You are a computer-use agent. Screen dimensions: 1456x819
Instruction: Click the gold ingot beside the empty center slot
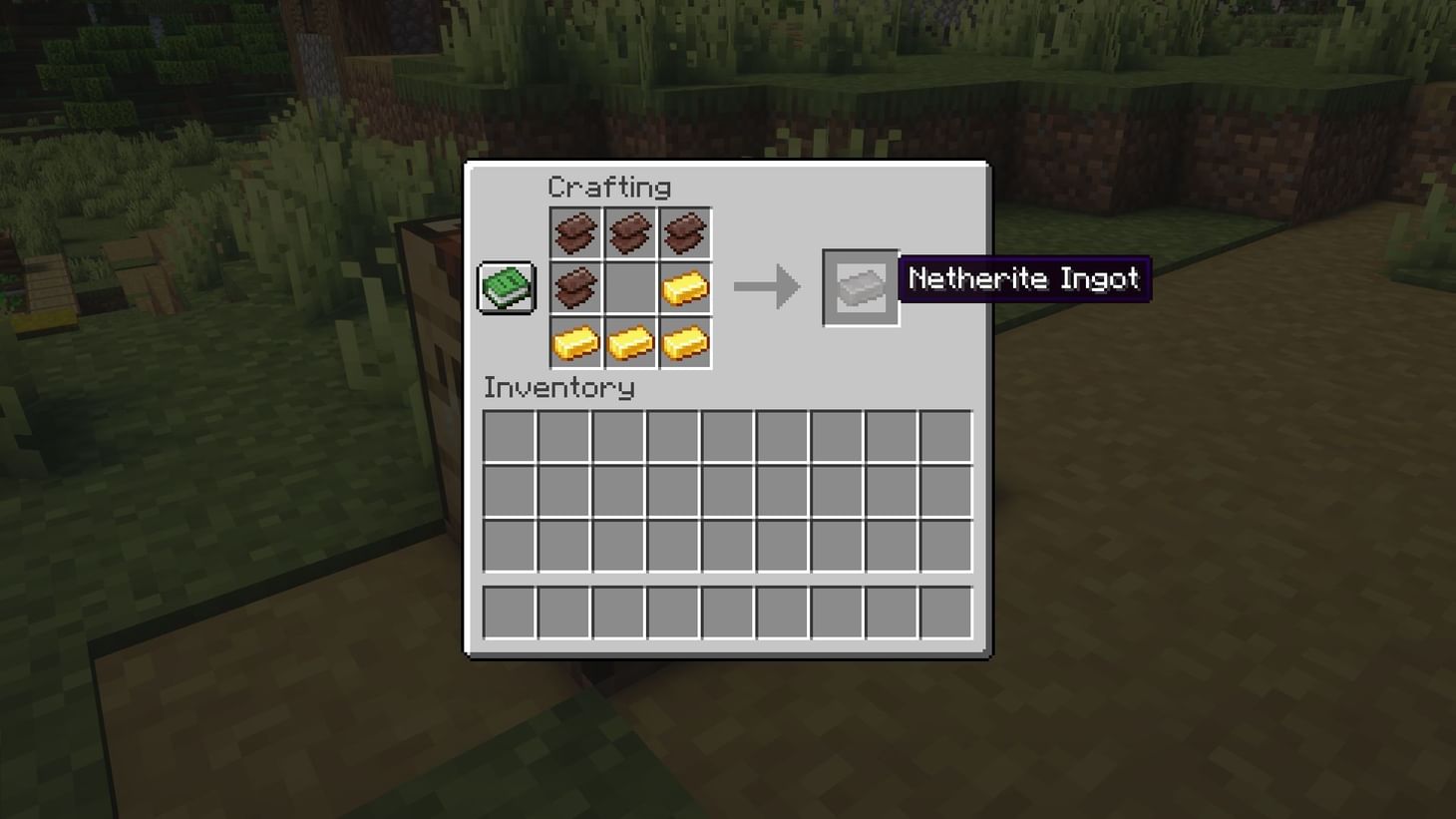(685, 287)
